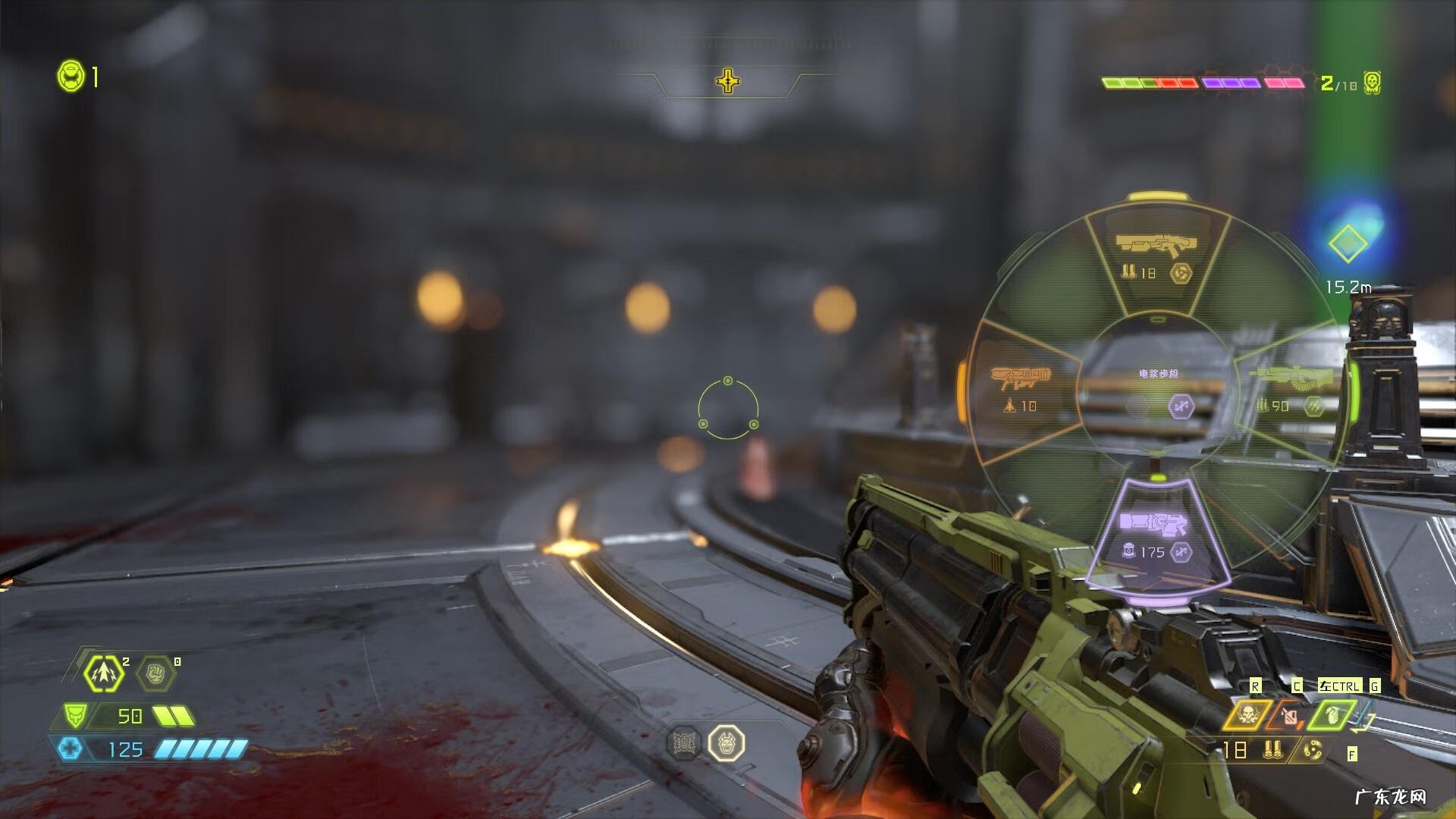The height and width of the screenshot is (819, 1456).
Task: Click the shotgun mod icon beside ammo count
Action: [x=1313, y=750]
